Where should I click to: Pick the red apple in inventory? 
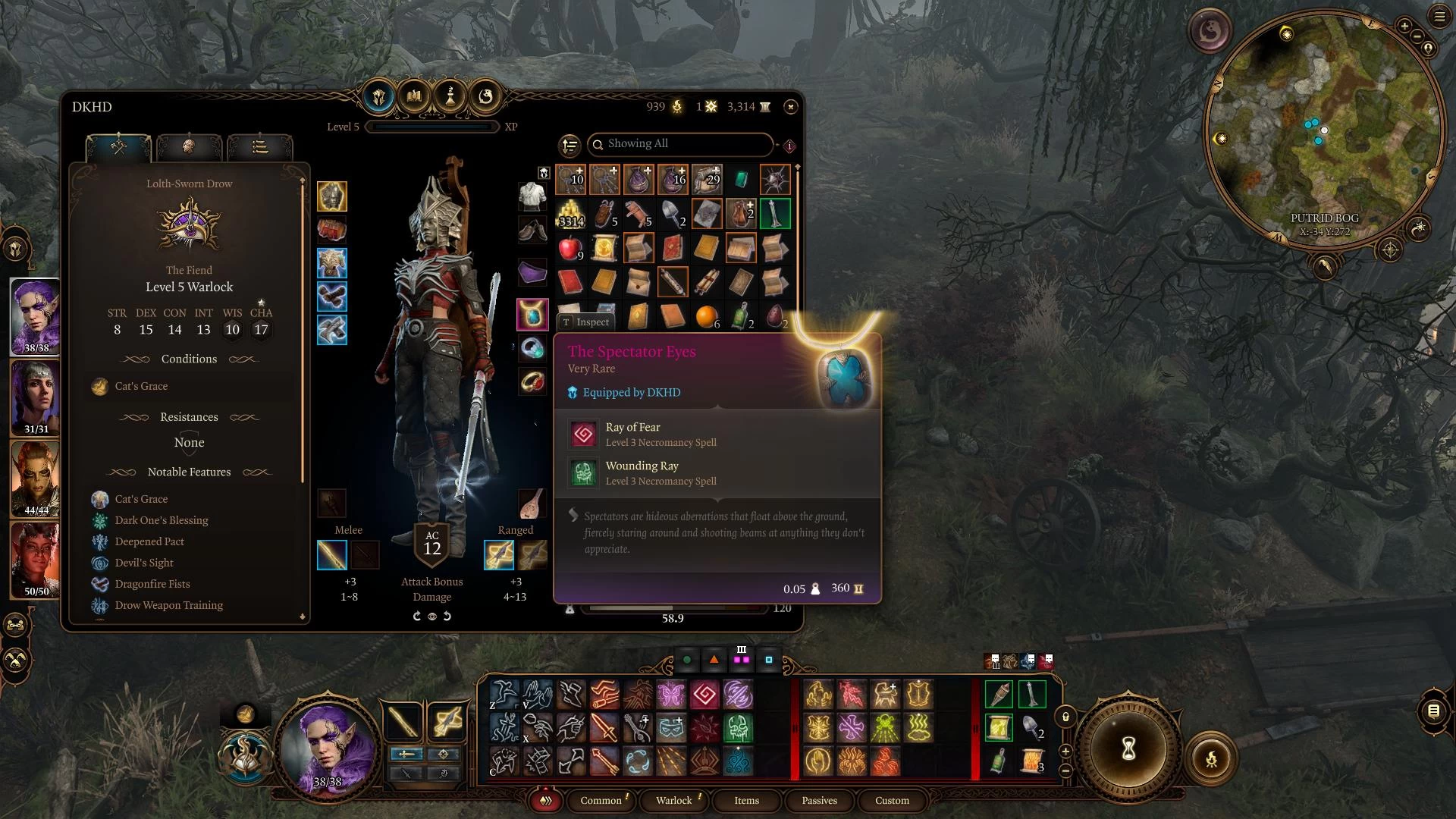570,248
